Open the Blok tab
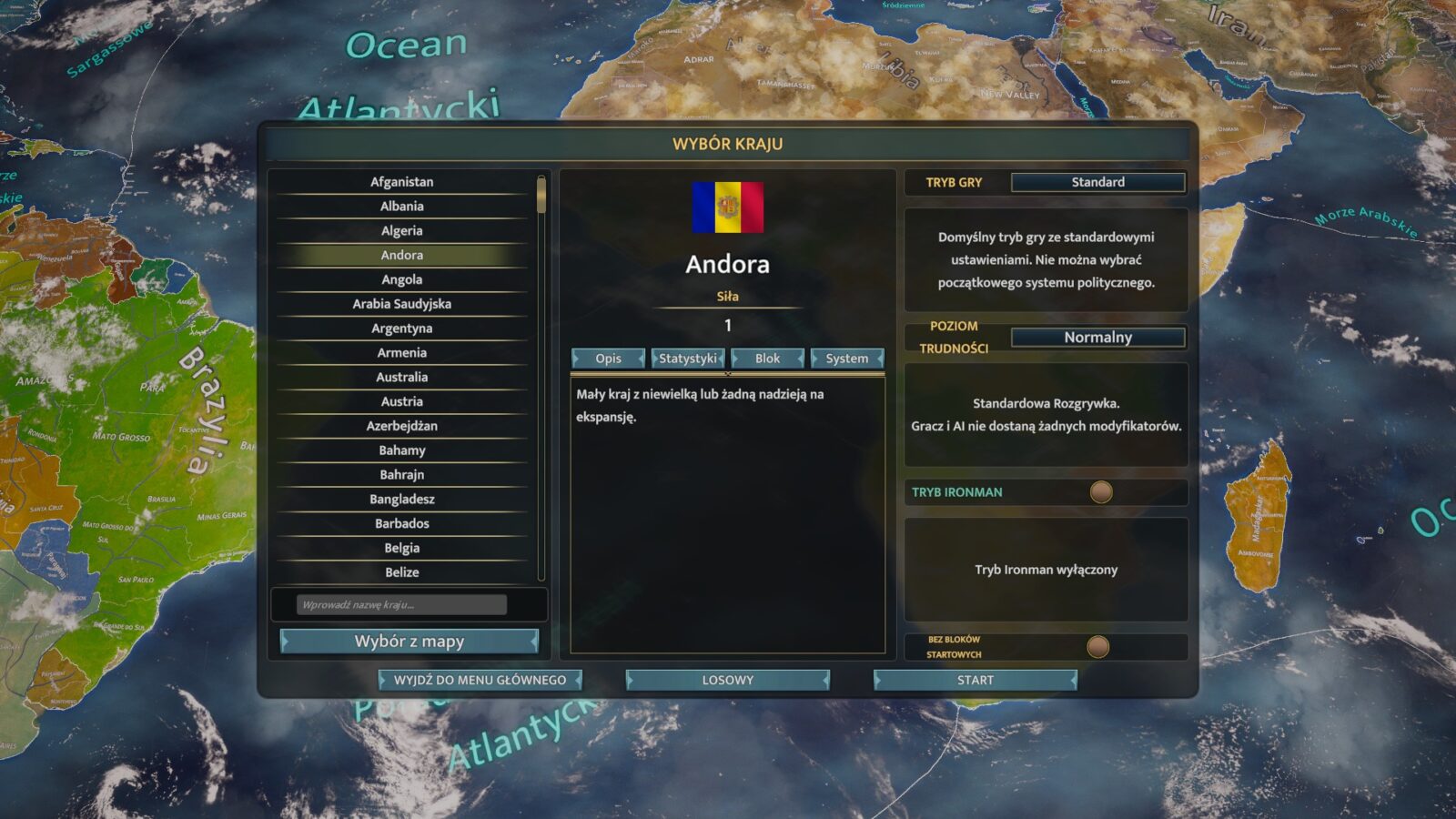Image resolution: width=1456 pixels, height=819 pixels. coord(767,359)
